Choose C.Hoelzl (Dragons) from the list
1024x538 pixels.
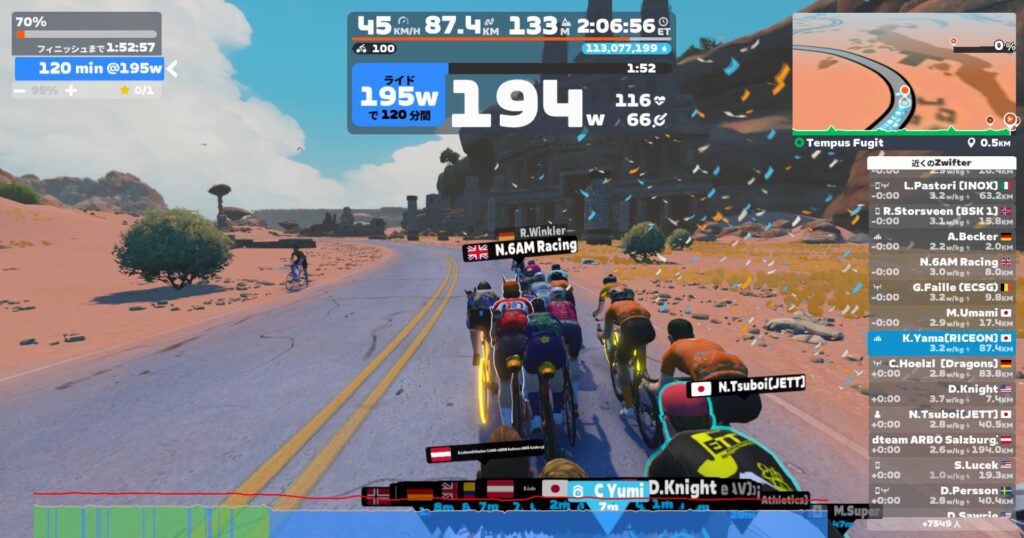(x=941, y=369)
